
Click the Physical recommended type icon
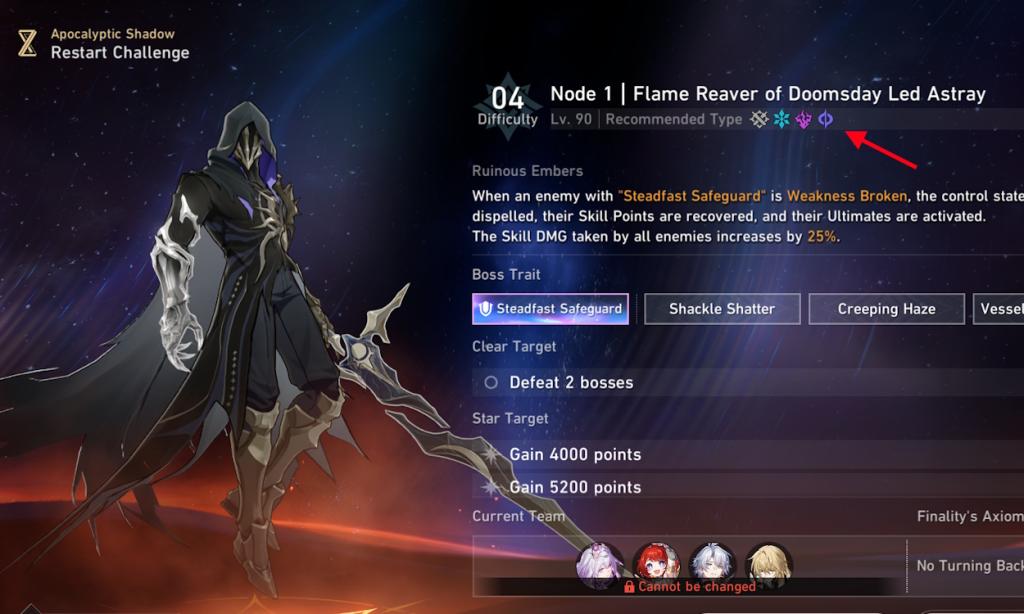[760, 119]
